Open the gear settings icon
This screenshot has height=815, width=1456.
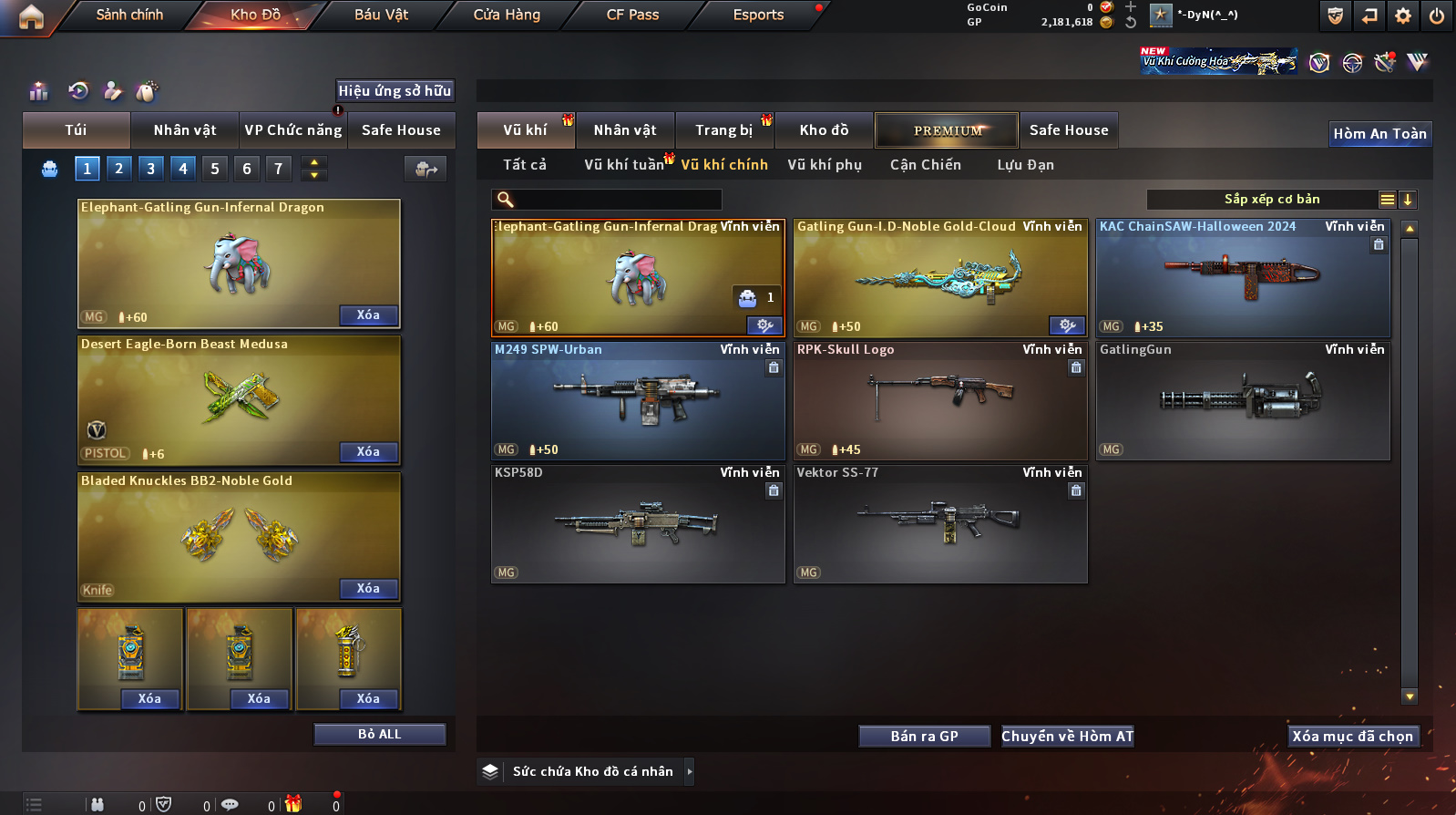click(1403, 15)
